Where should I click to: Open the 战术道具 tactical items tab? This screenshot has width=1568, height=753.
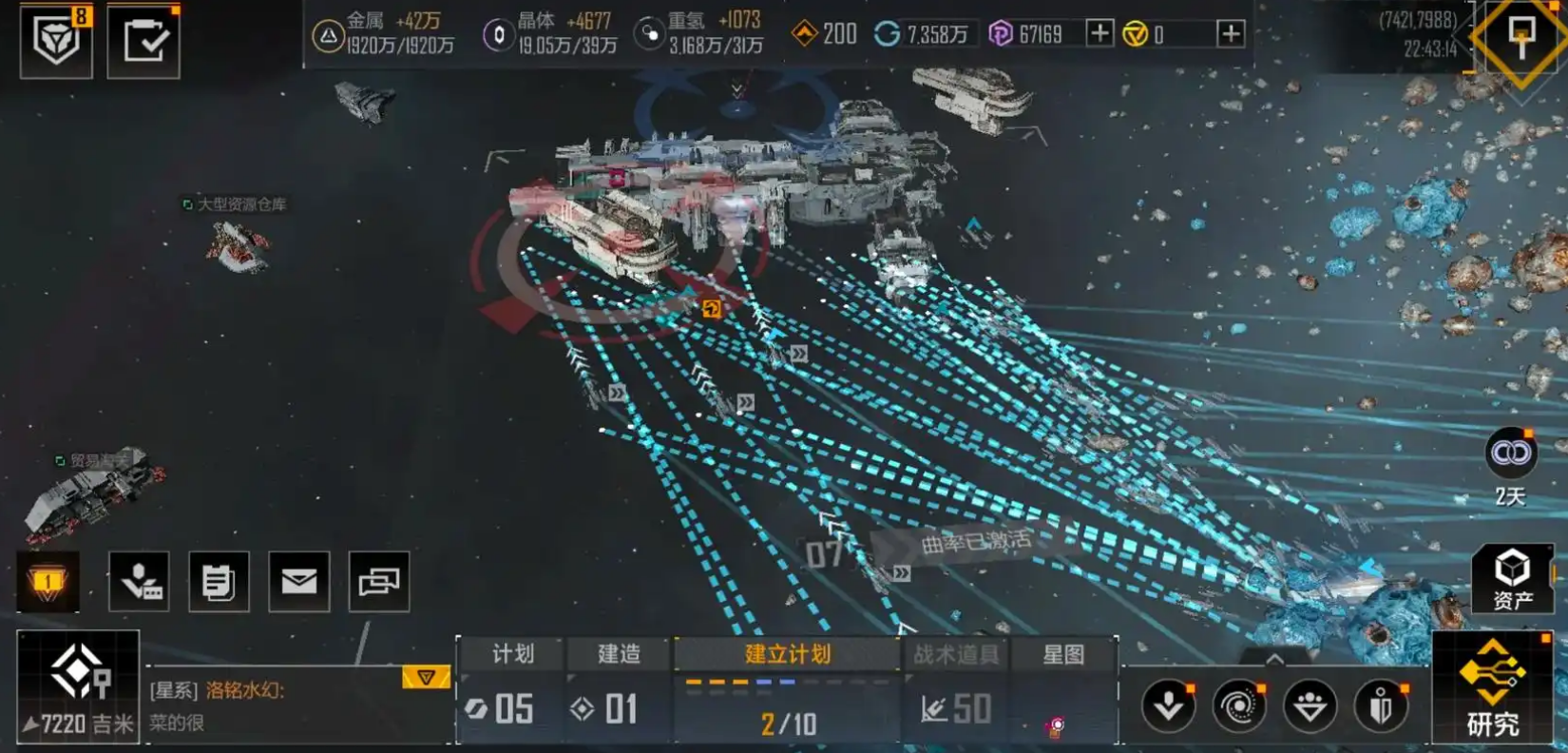(955, 654)
